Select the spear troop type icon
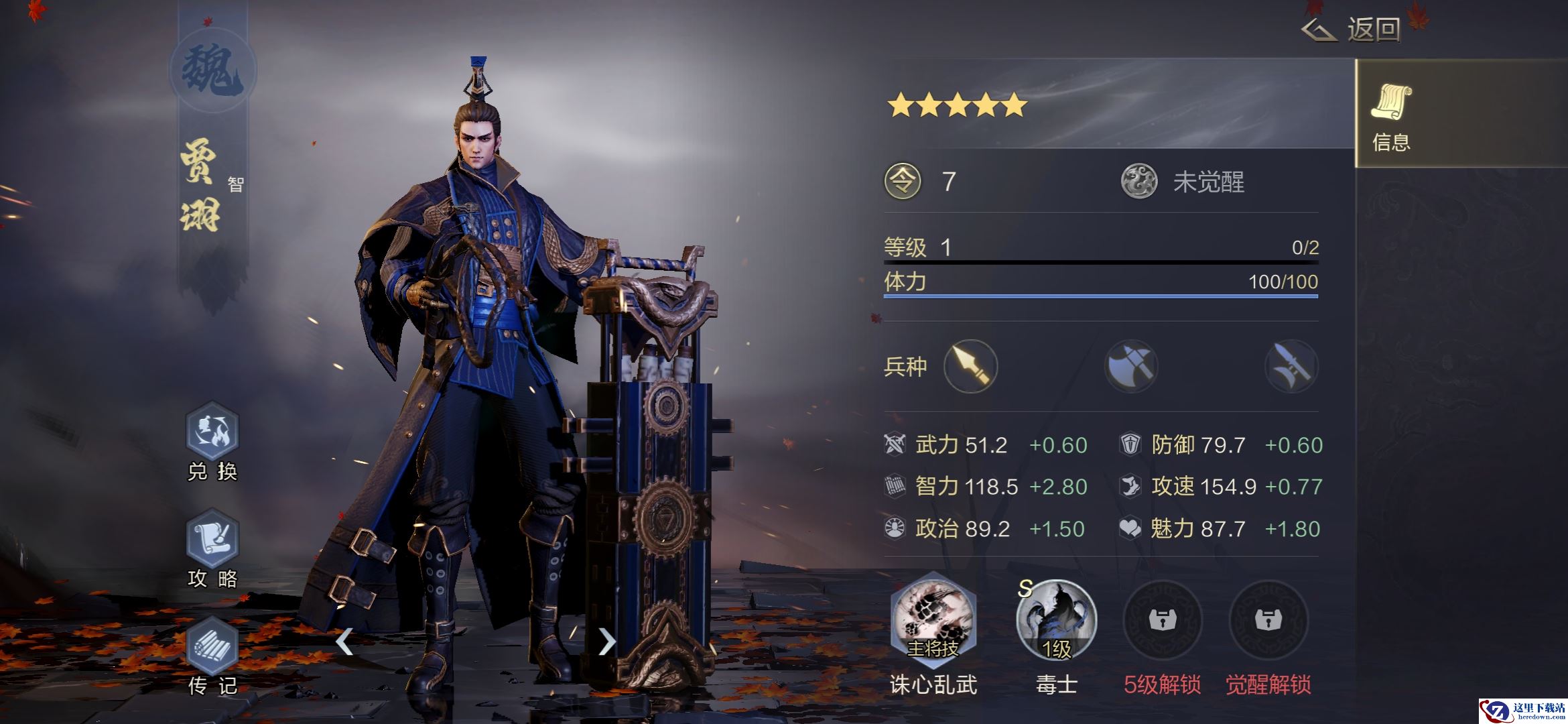 [x=970, y=366]
